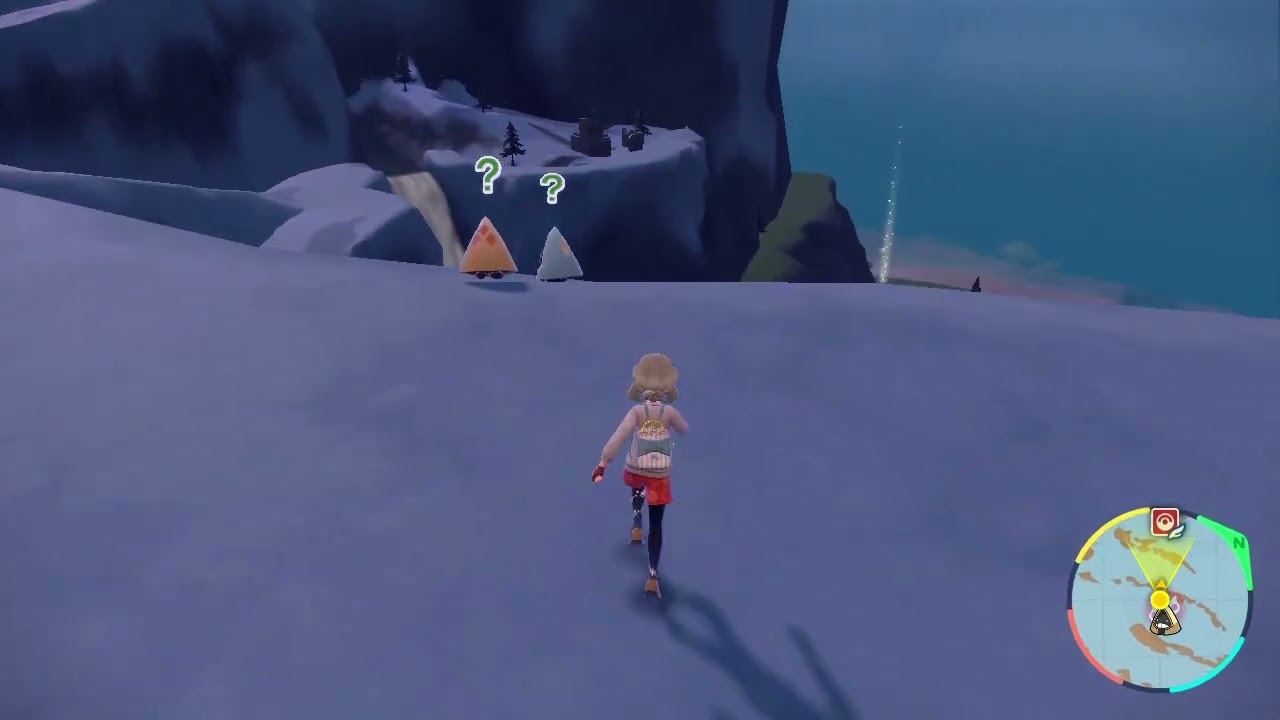Click the question mark above the white Pokémon
The image size is (1280, 720).
pos(553,189)
